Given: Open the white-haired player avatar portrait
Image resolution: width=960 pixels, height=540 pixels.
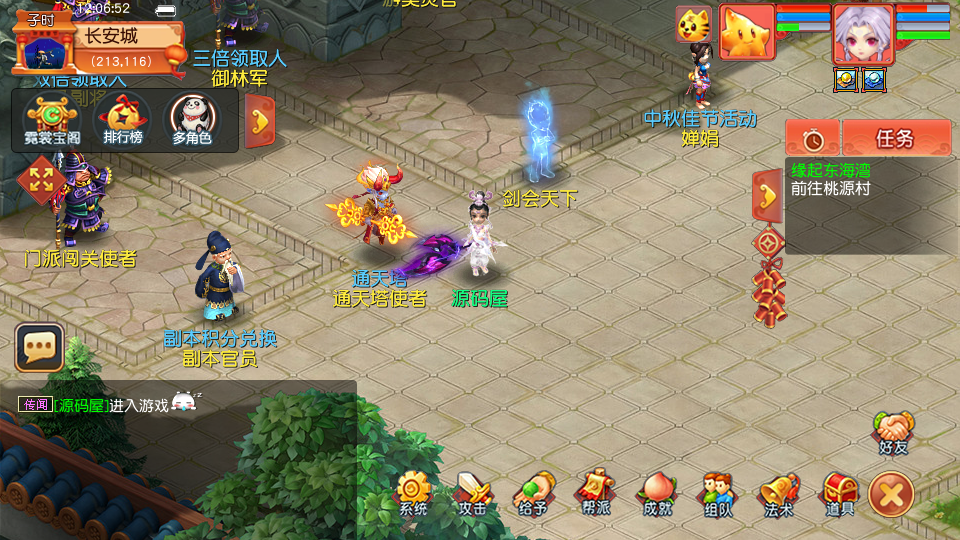Looking at the screenshot, I should click(863, 33).
